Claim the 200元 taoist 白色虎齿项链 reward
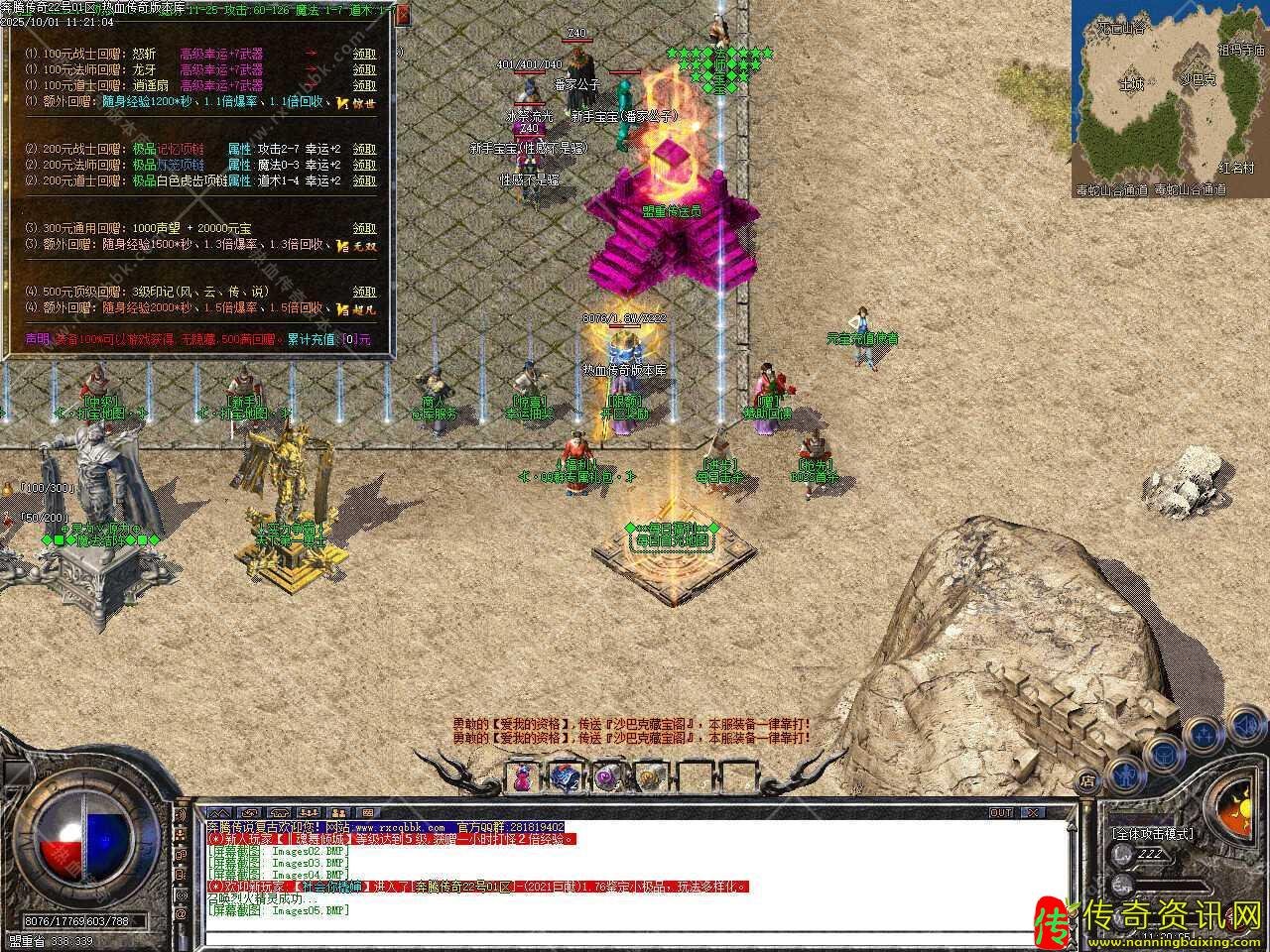This screenshot has height=952, width=1270. click(x=364, y=180)
